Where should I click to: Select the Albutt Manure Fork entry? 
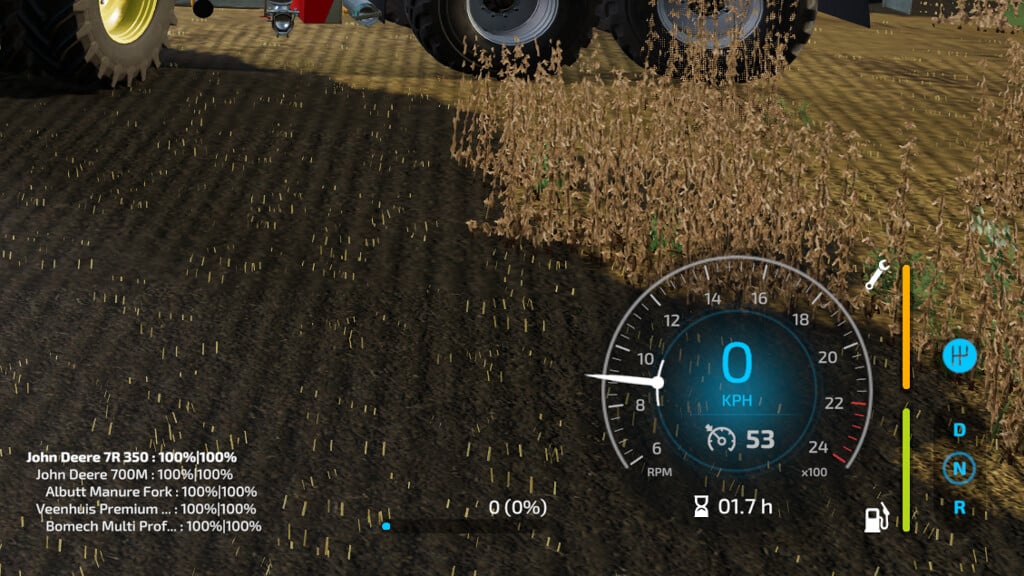pos(151,491)
